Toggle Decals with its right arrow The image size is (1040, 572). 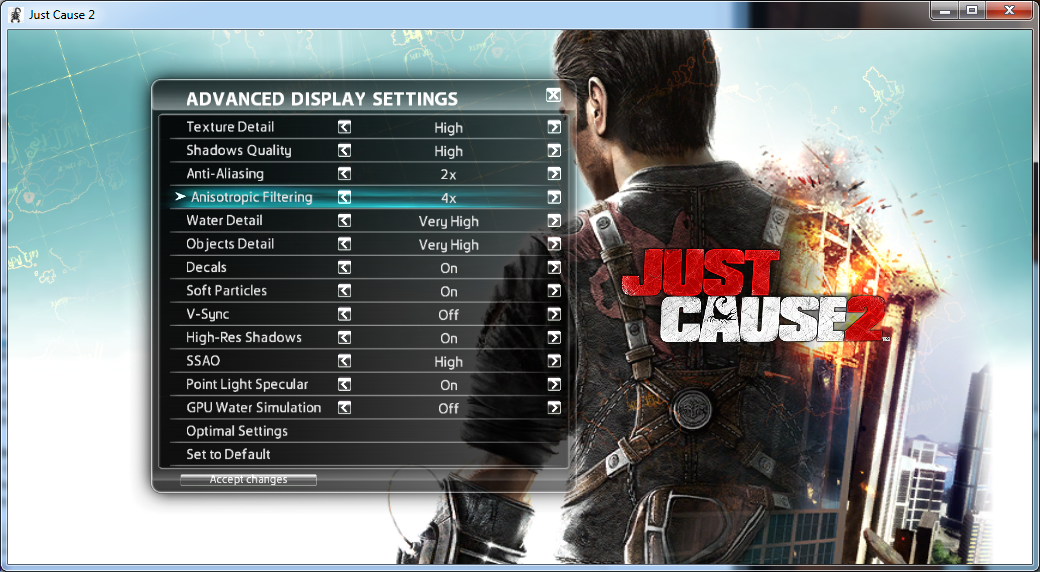tap(553, 268)
